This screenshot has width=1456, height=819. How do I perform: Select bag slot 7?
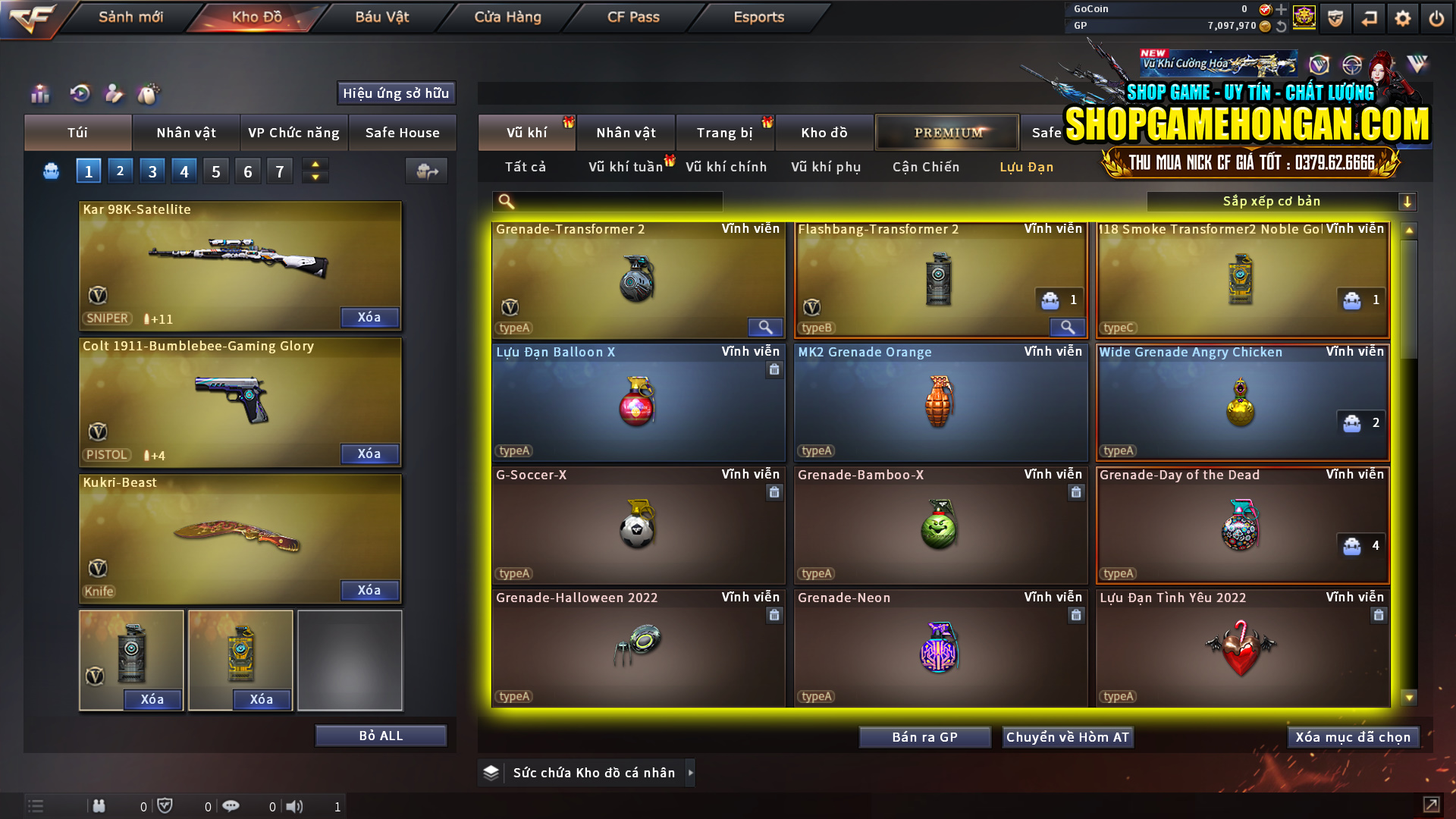tap(279, 171)
